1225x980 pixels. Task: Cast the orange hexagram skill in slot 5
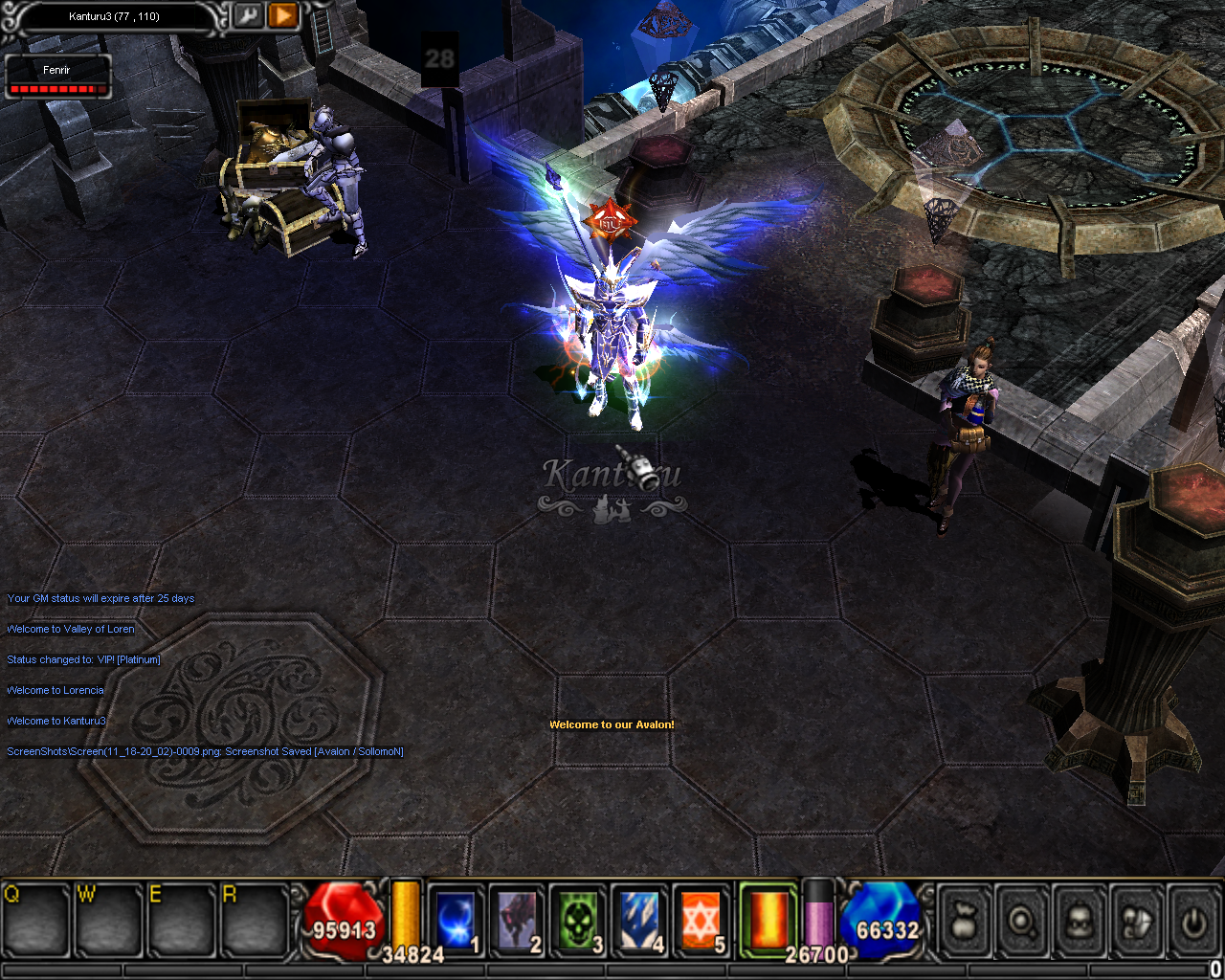point(701,920)
